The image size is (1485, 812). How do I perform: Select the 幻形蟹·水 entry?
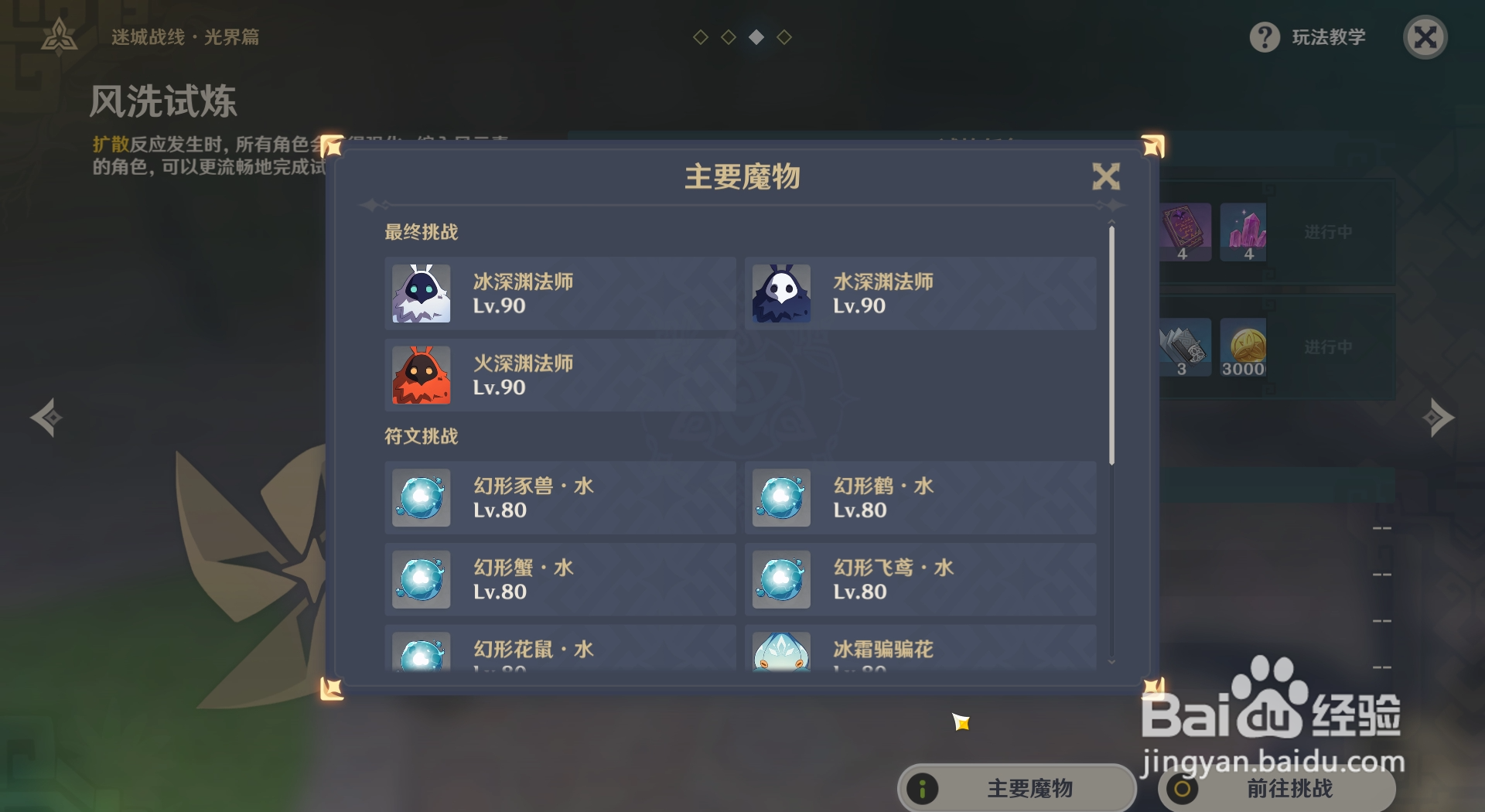click(559, 579)
